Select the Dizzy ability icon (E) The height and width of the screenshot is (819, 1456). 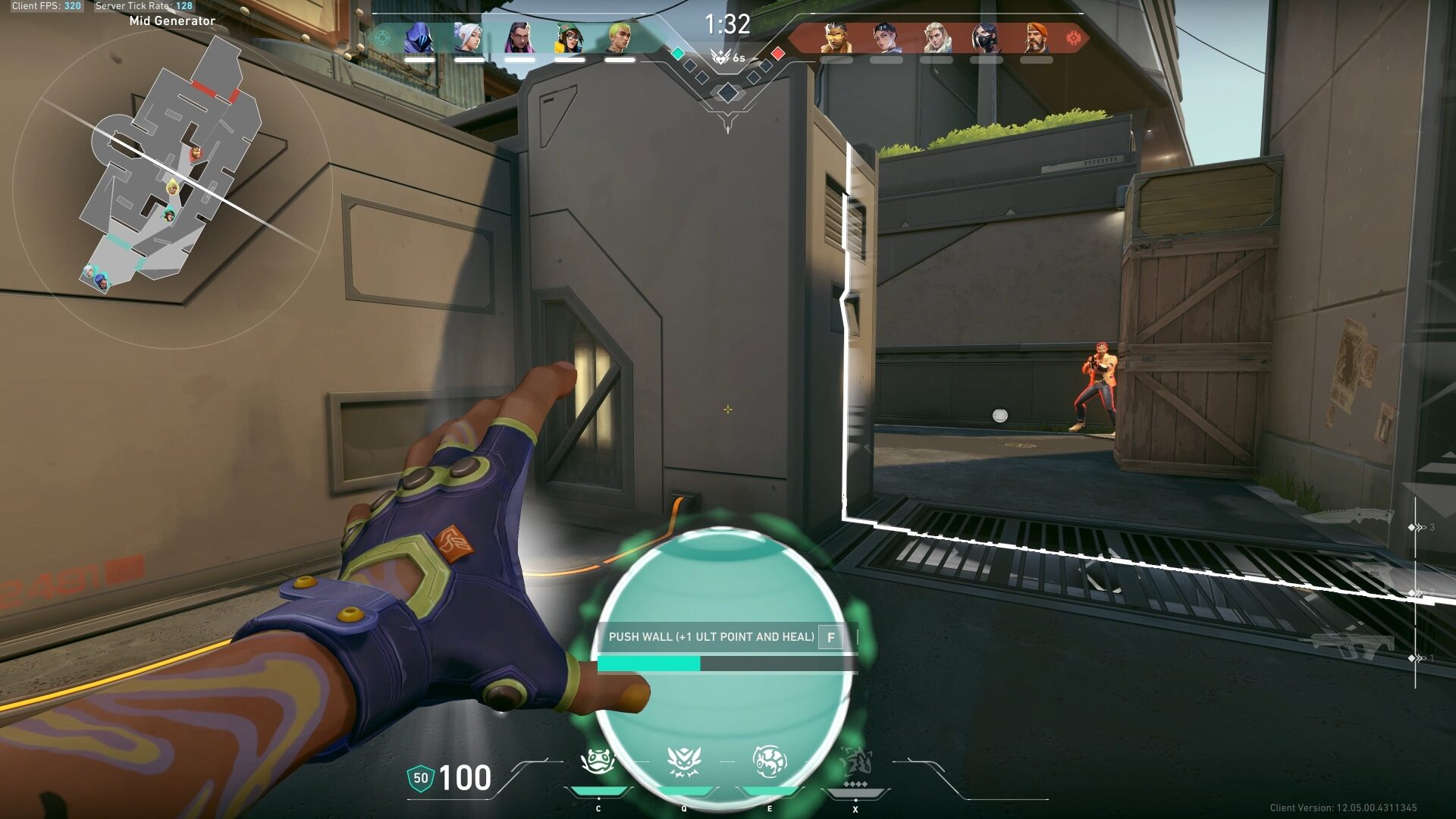[770, 761]
